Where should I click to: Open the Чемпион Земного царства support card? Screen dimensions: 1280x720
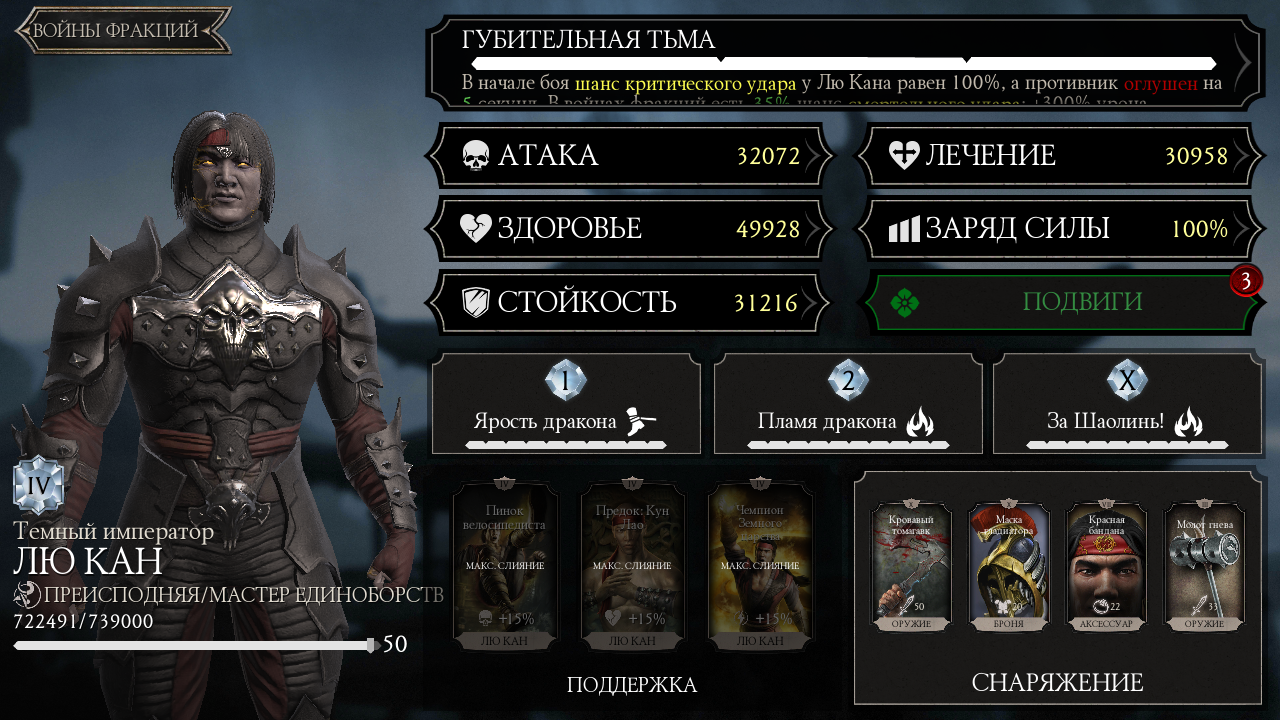click(758, 565)
